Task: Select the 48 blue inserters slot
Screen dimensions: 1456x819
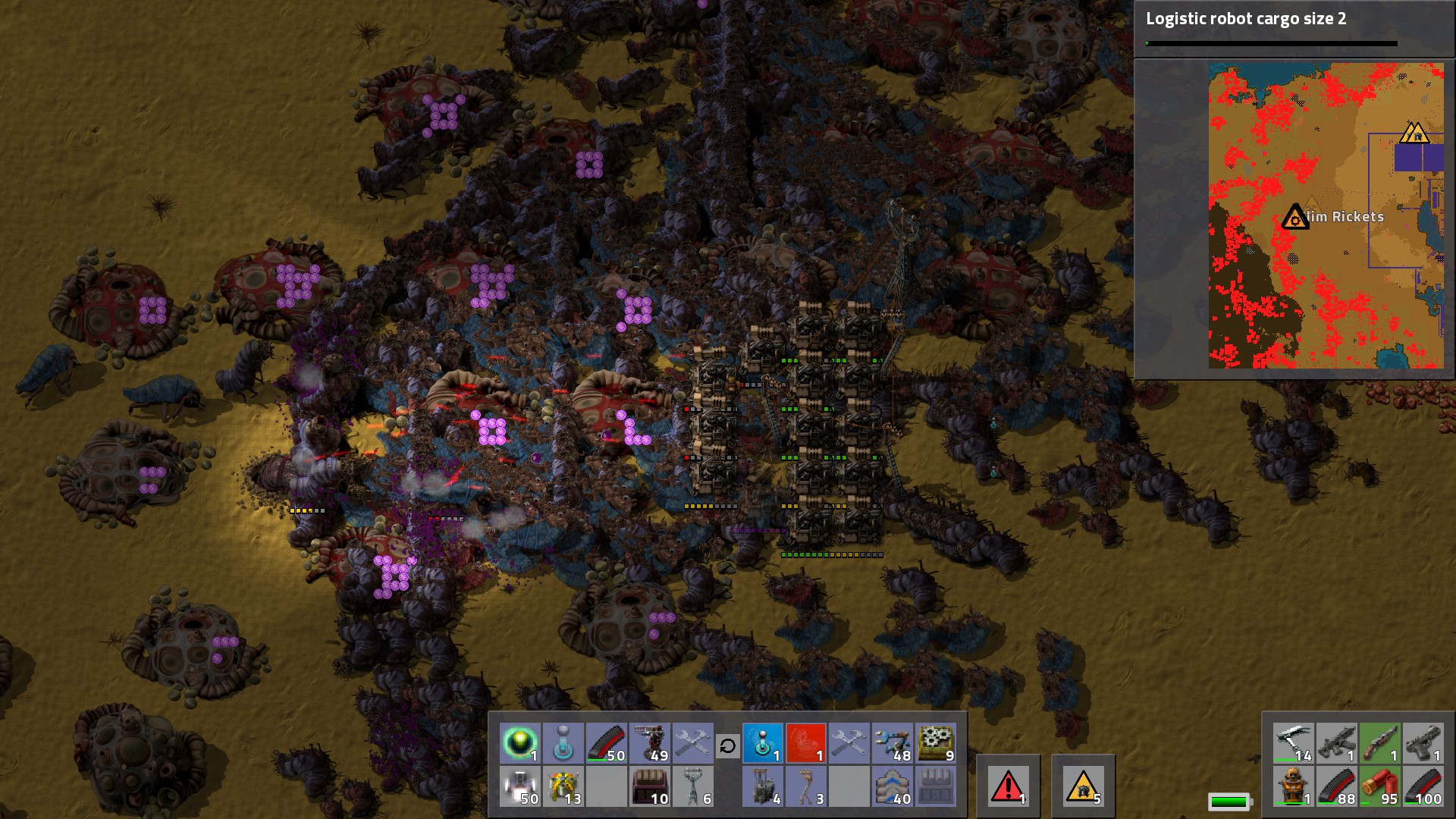Action: (892, 743)
